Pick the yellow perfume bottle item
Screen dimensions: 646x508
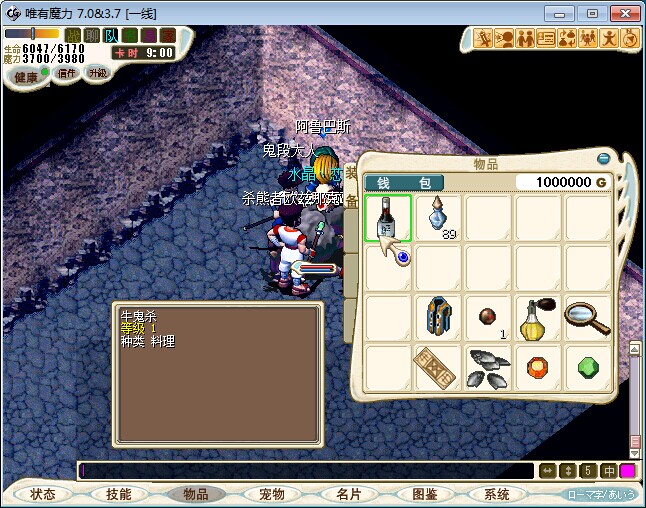click(x=538, y=317)
